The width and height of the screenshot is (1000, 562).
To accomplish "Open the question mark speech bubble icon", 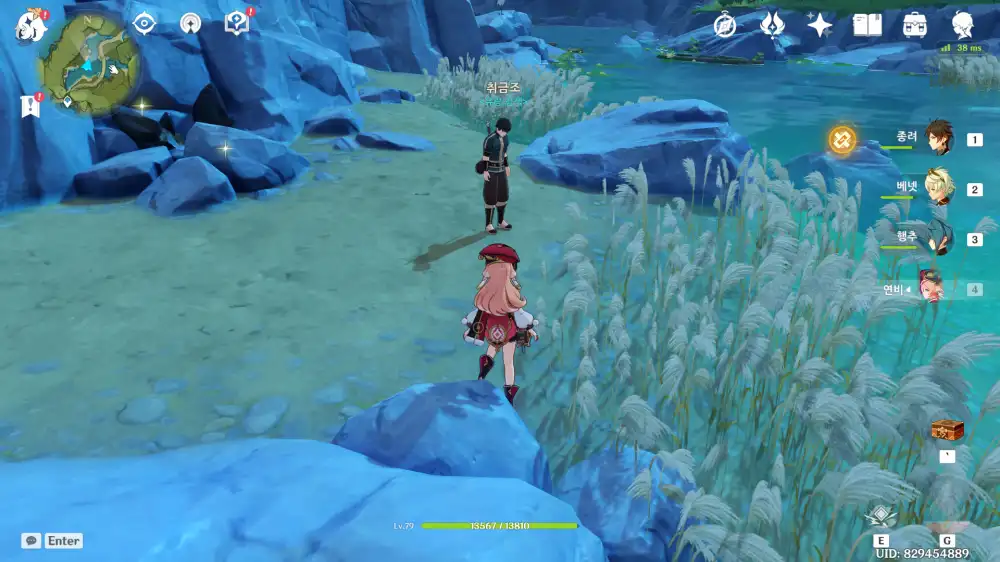I will tap(237, 23).
